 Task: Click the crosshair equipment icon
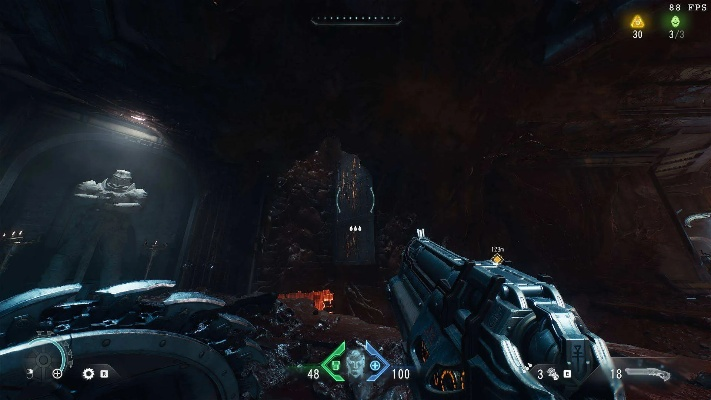tap(57, 373)
